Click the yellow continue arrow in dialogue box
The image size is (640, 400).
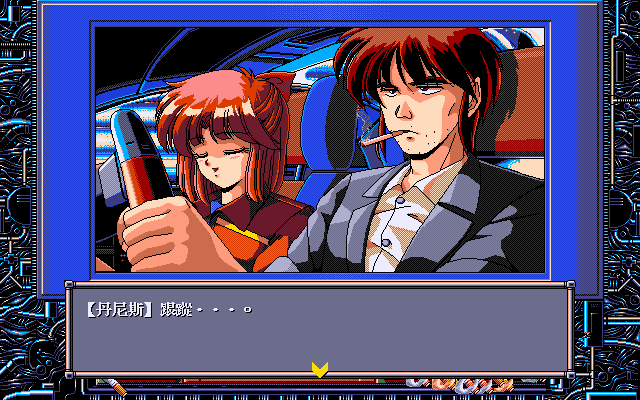tap(320, 369)
